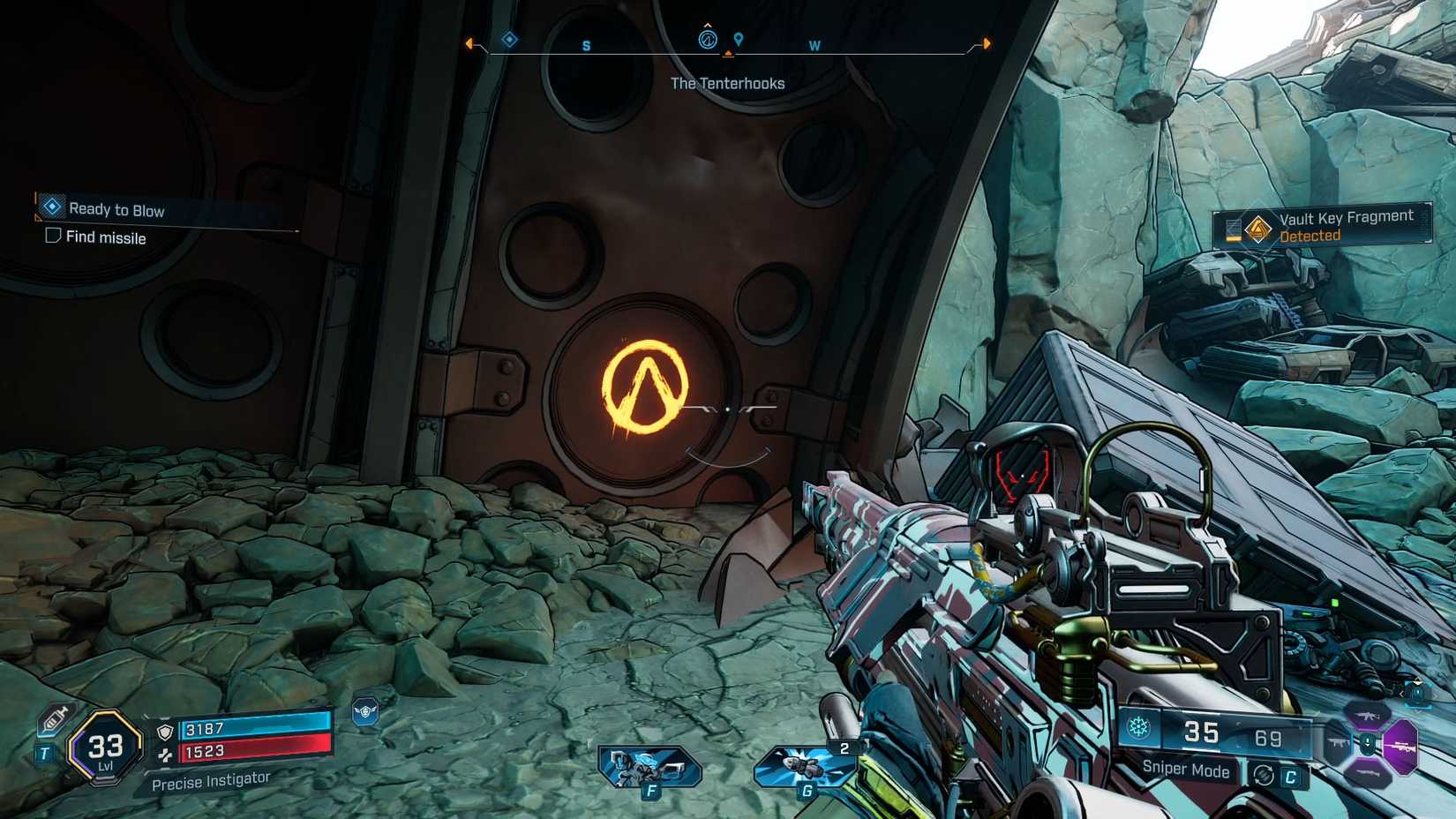Expand the weapon wheel down chevron

[1367, 743]
